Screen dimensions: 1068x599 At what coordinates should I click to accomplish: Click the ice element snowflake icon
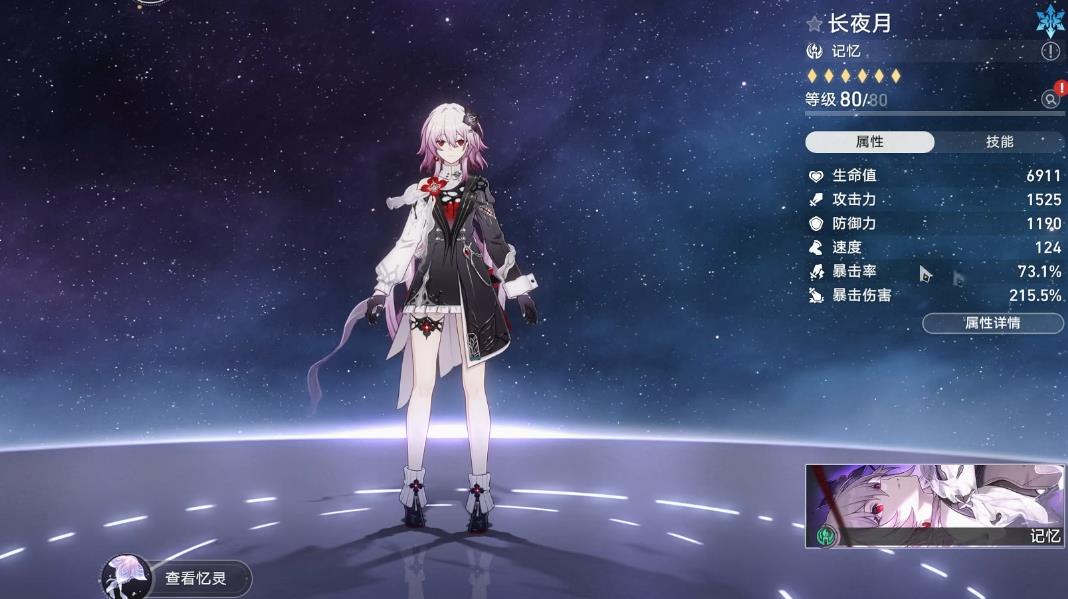1050,20
